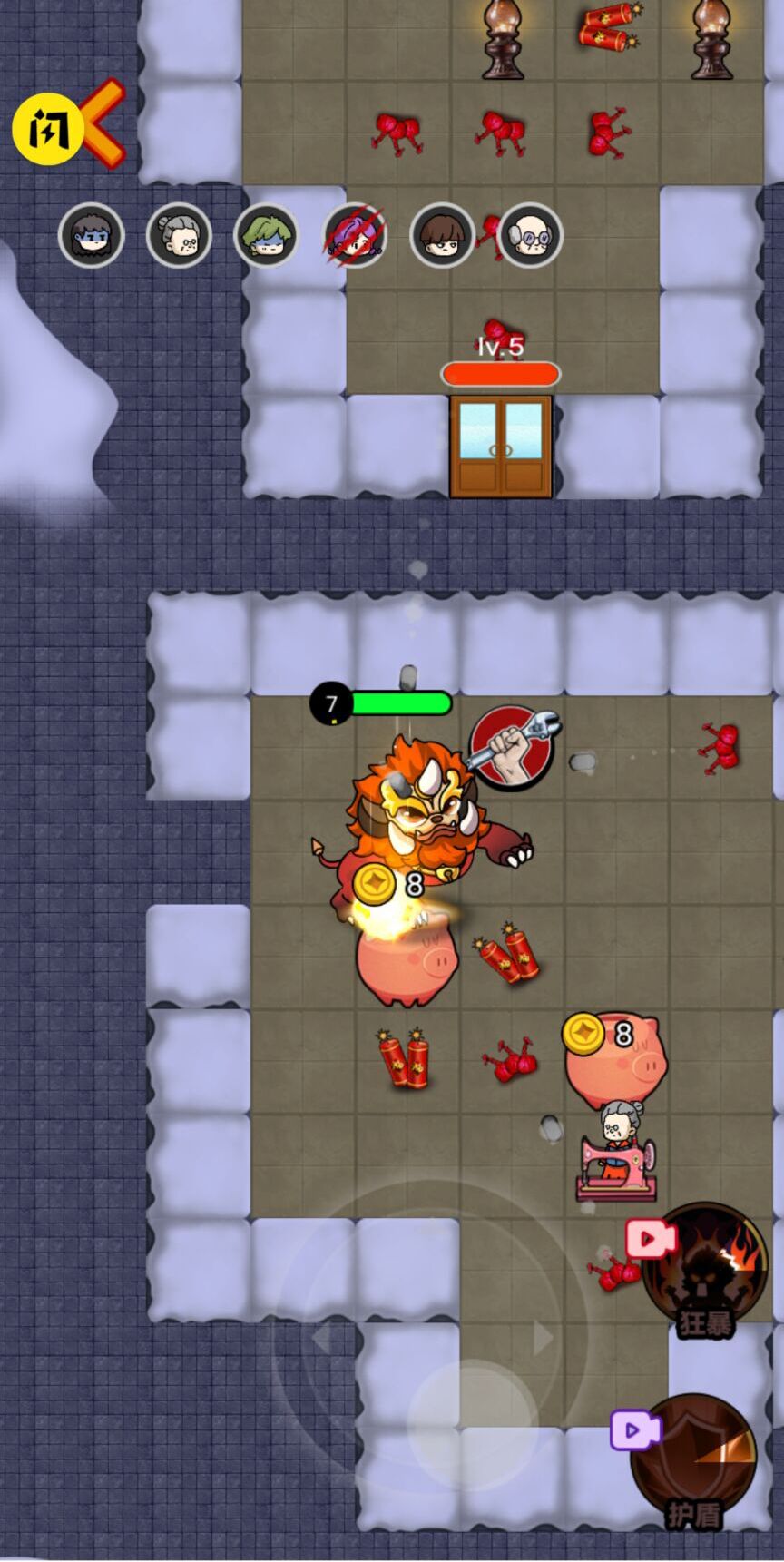The image size is (784, 1562).
Task: Select the bald glasses-wearing old man portrait
Action: point(531,235)
